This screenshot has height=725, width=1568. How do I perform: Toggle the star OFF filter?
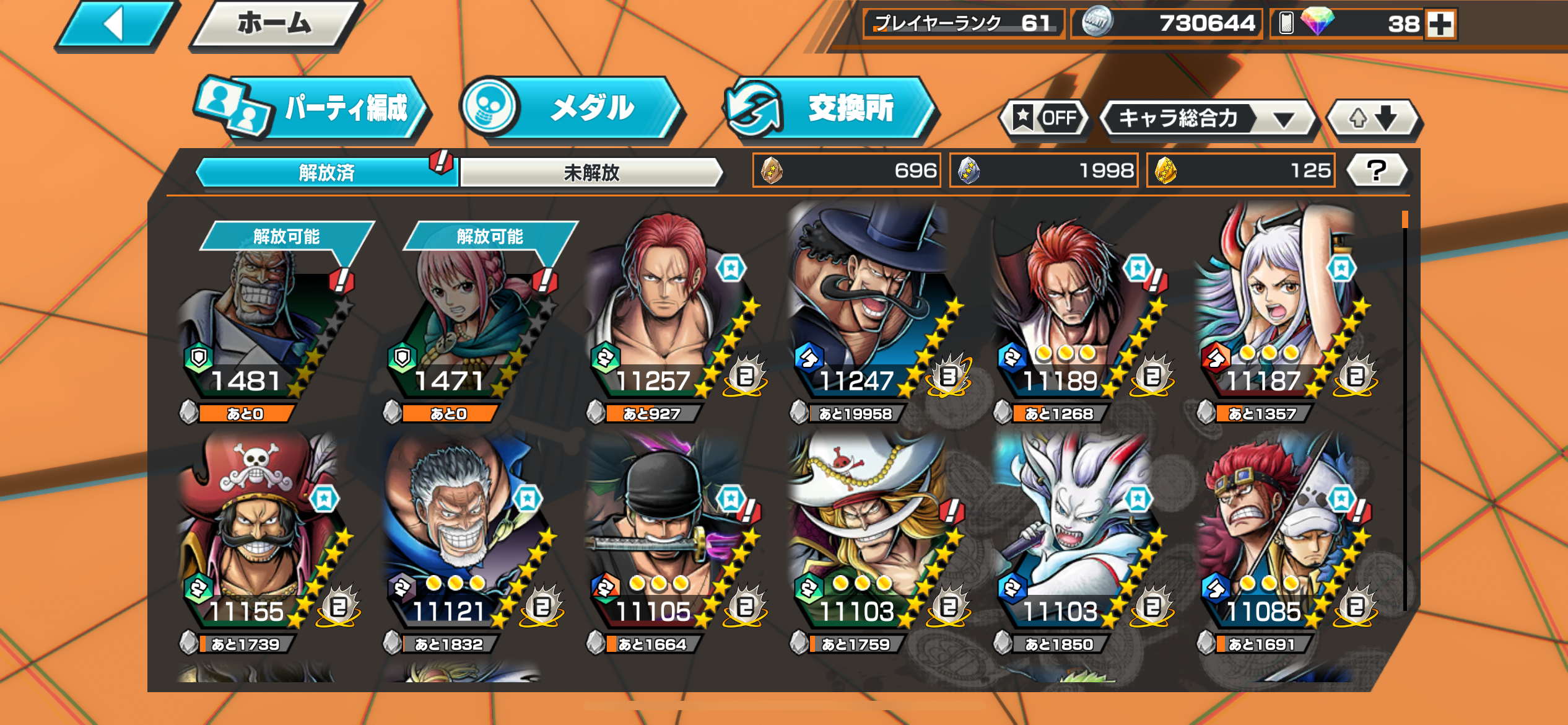(1045, 118)
